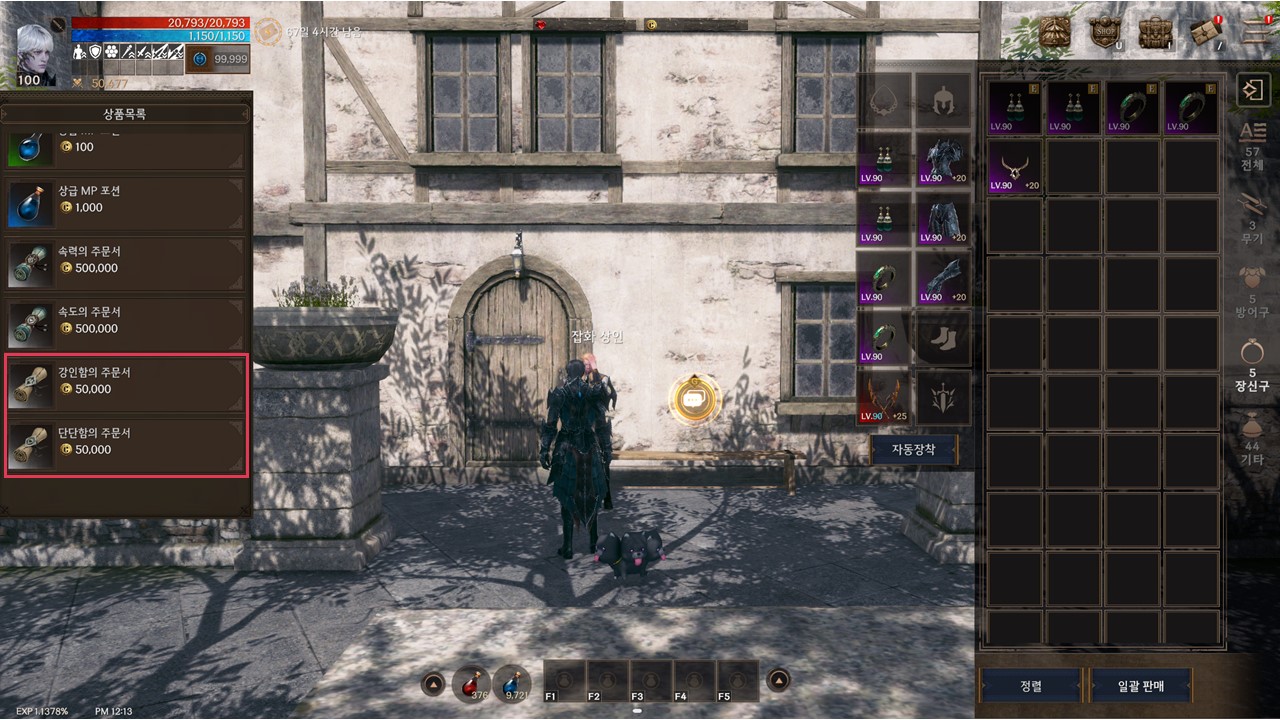The height and width of the screenshot is (720, 1280).
Task: Close the inventory with the exit icon
Action: coord(1251,89)
